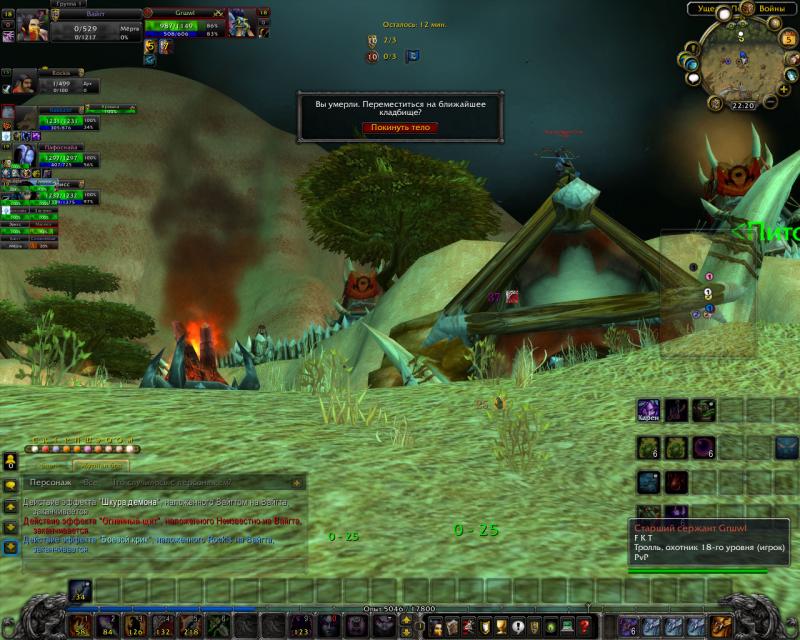Click the "Покинуть тело" release spirit button
The height and width of the screenshot is (640, 800).
coord(400,127)
